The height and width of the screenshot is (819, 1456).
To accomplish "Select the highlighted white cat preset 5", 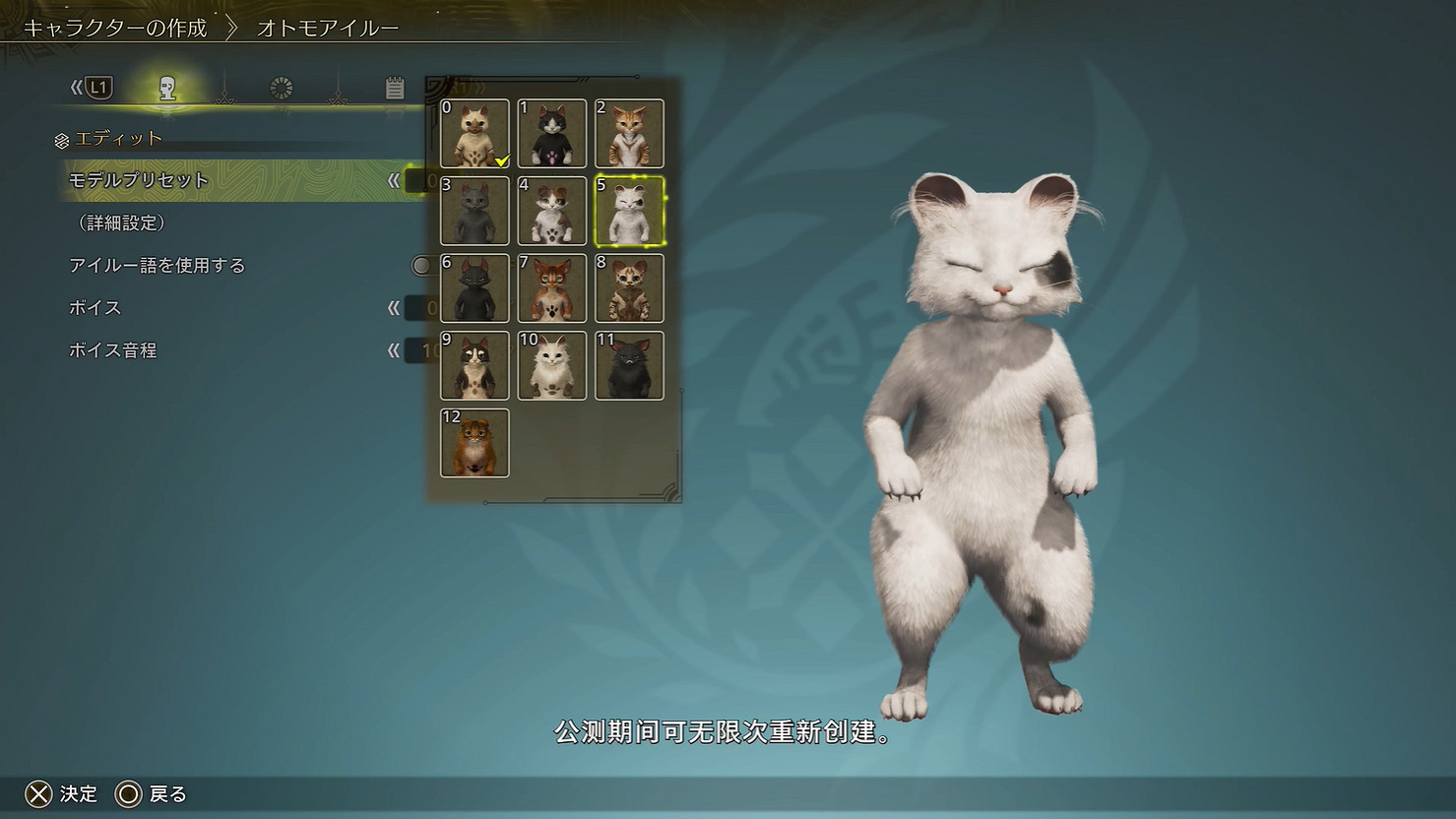I will [x=628, y=211].
